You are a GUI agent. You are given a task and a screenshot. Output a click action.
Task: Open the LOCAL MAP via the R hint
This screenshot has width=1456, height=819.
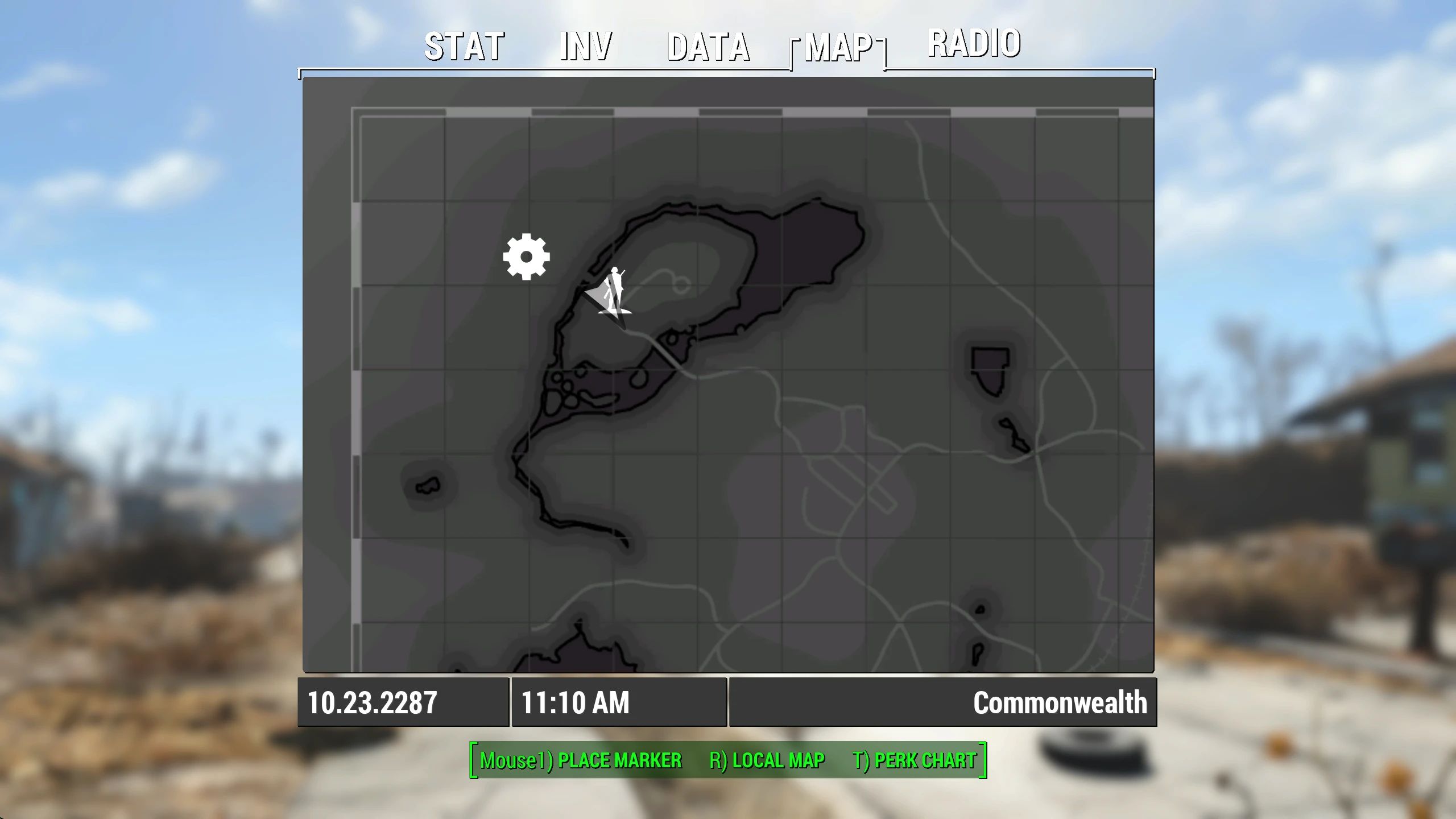[768, 760]
